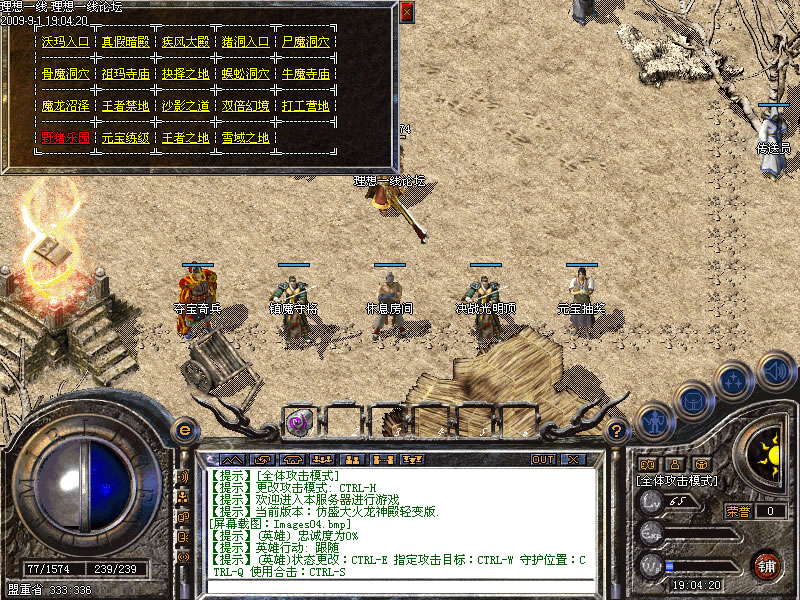Open the skills button with four stars
Screen dimensions: 800x600
[x=733, y=381]
